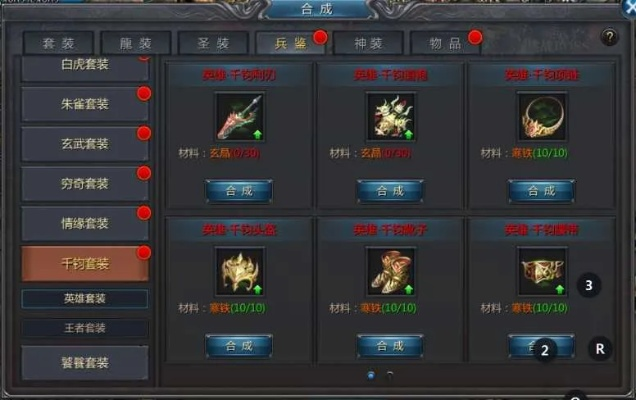Open the 饕餮套装 category
Viewport: 636px width, 400px height.
(84, 362)
